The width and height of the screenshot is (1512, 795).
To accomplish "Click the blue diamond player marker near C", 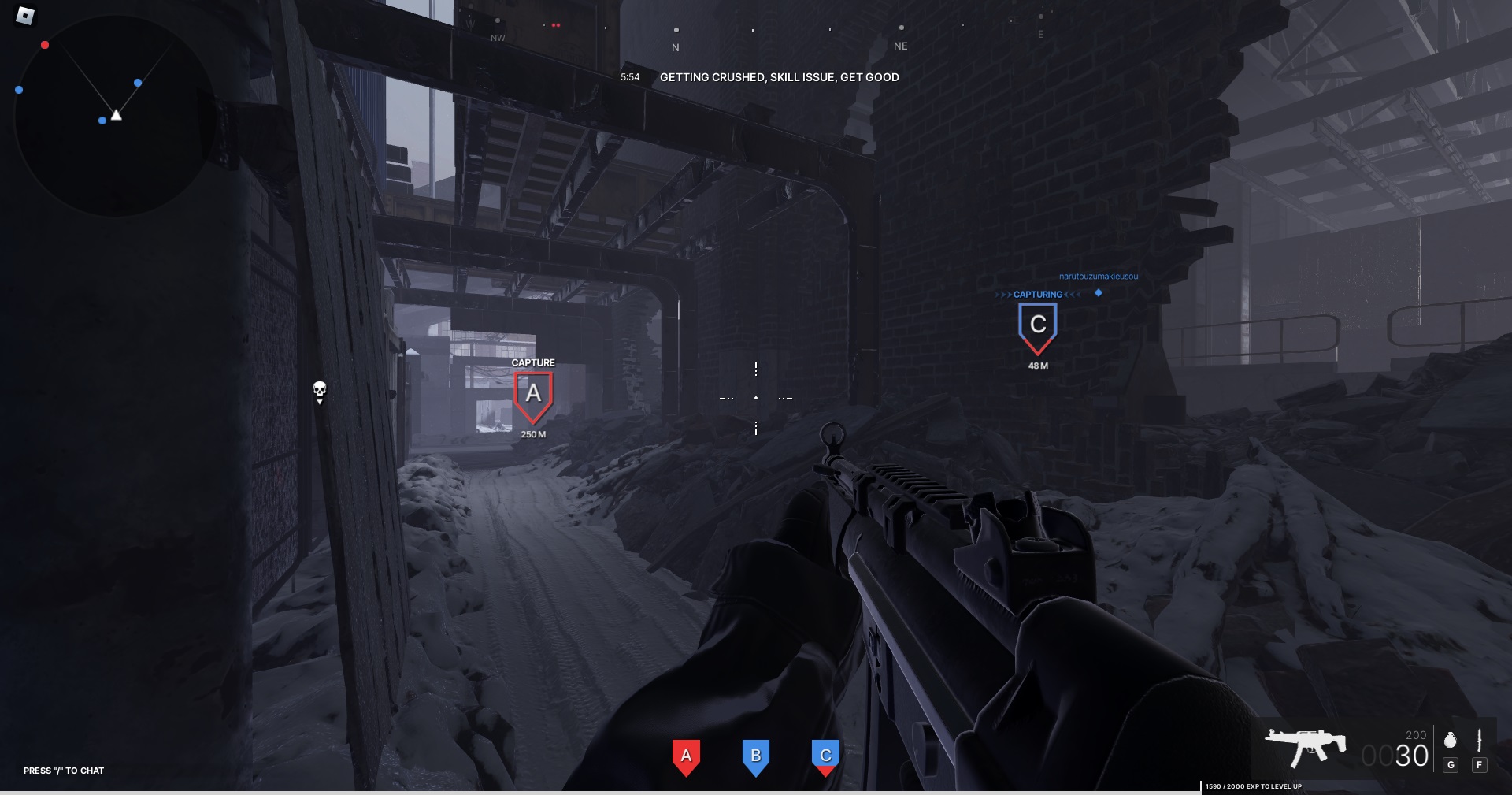I will point(1099,292).
